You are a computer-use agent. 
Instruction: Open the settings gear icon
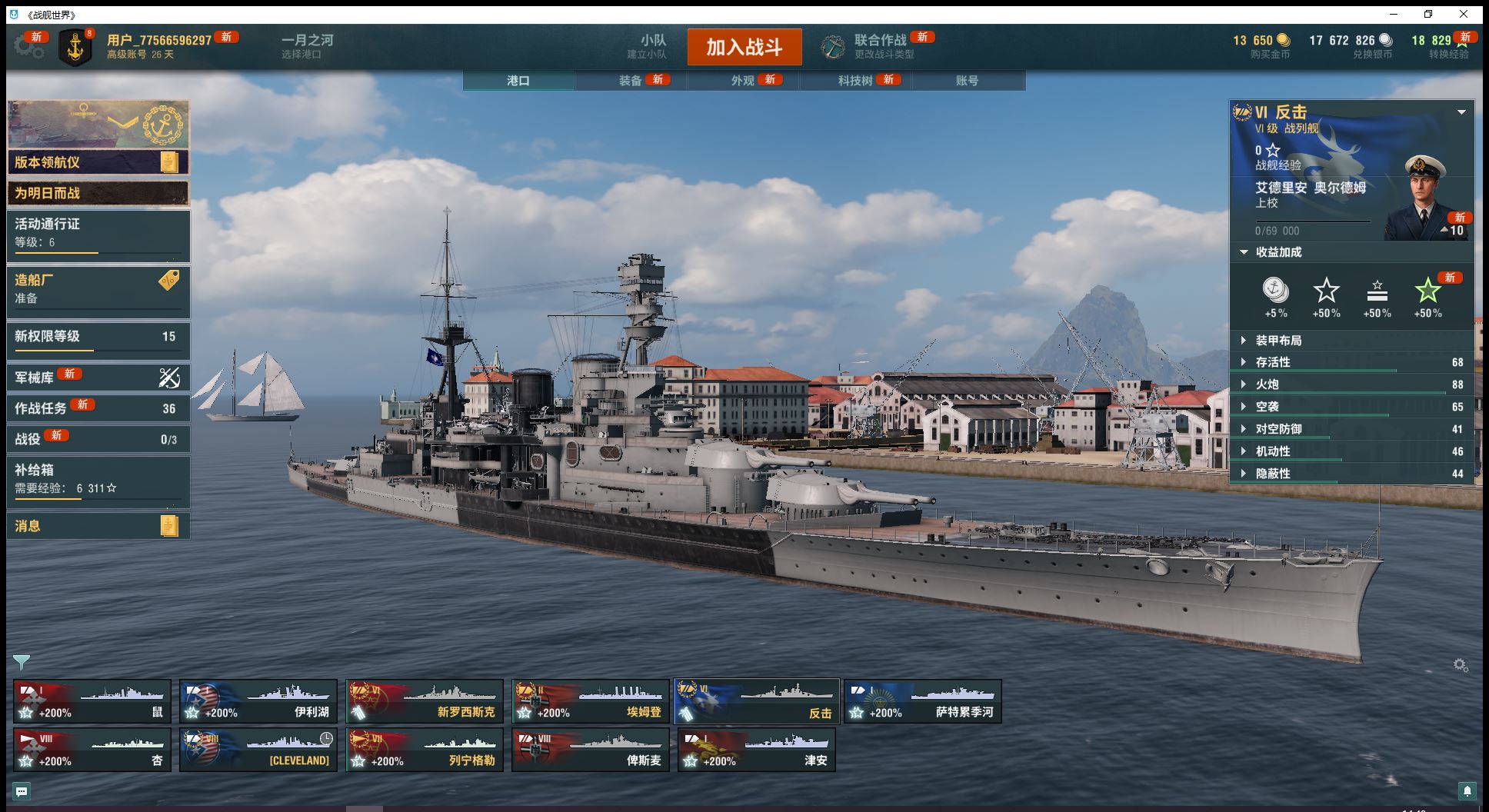(28, 47)
